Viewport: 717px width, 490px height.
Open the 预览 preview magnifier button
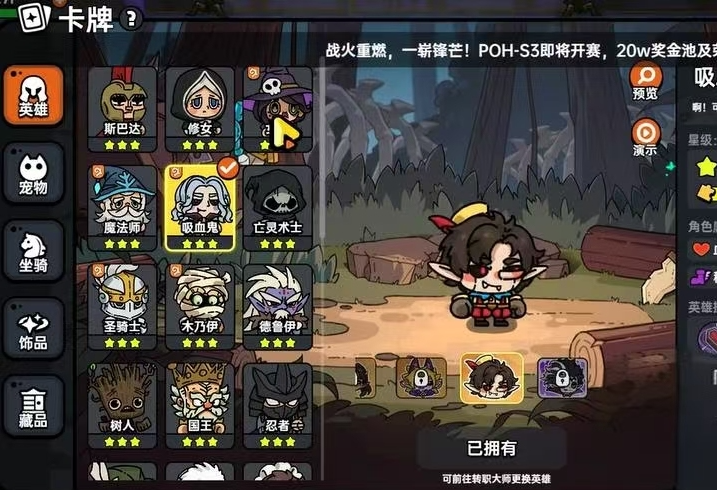tap(645, 81)
